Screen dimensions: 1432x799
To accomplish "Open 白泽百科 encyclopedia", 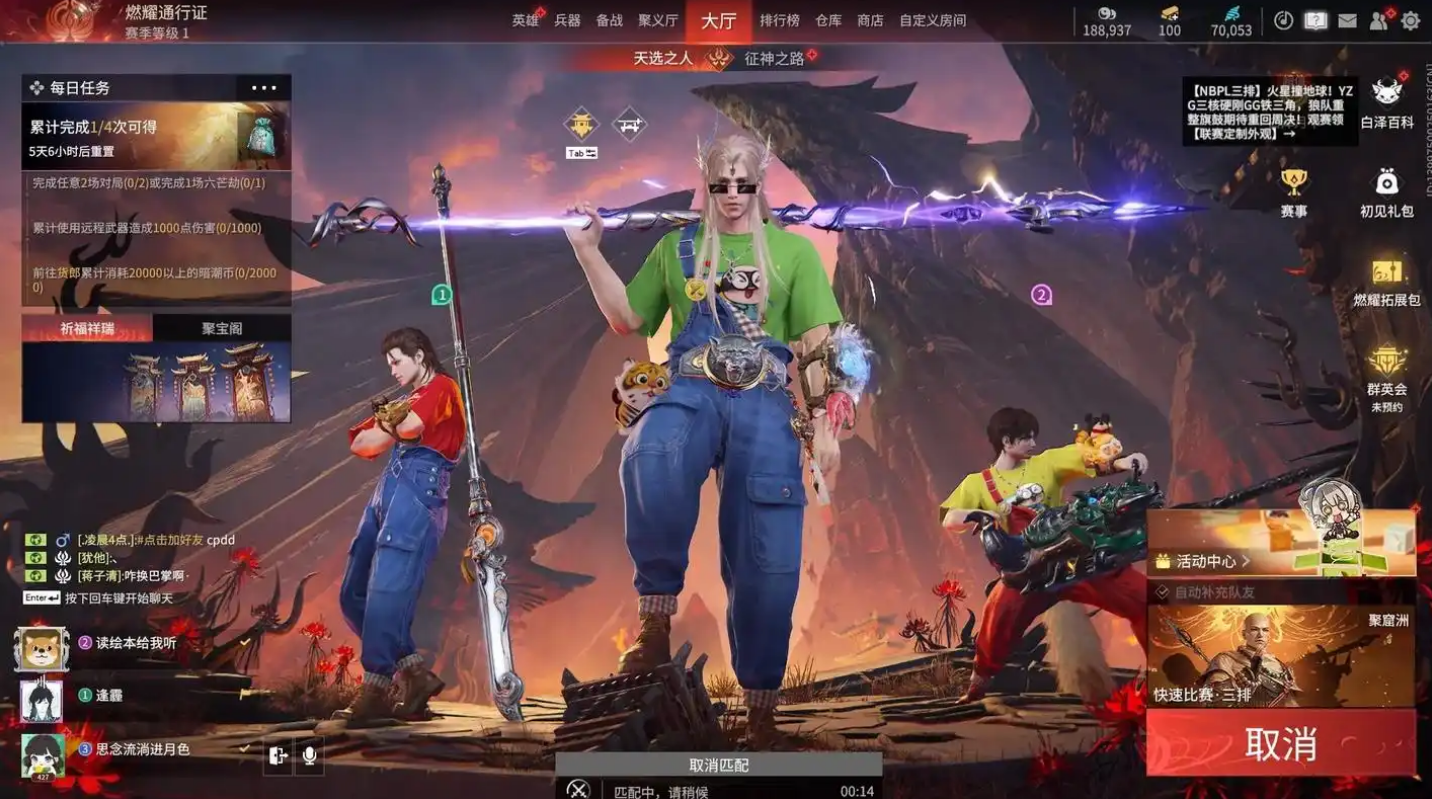I will pos(1386,104).
